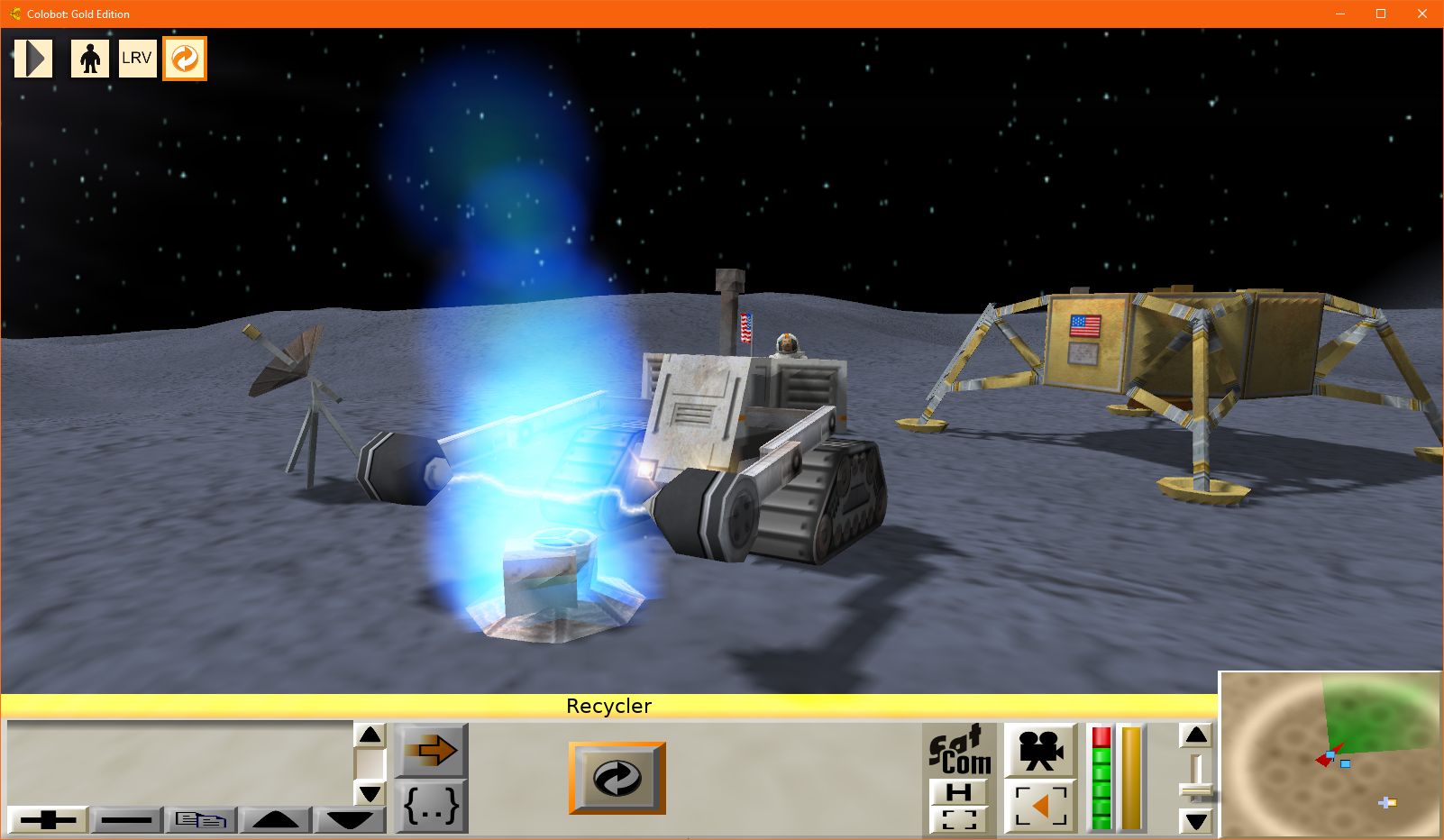Execute the program with the orange arrow icon

click(x=430, y=752)
